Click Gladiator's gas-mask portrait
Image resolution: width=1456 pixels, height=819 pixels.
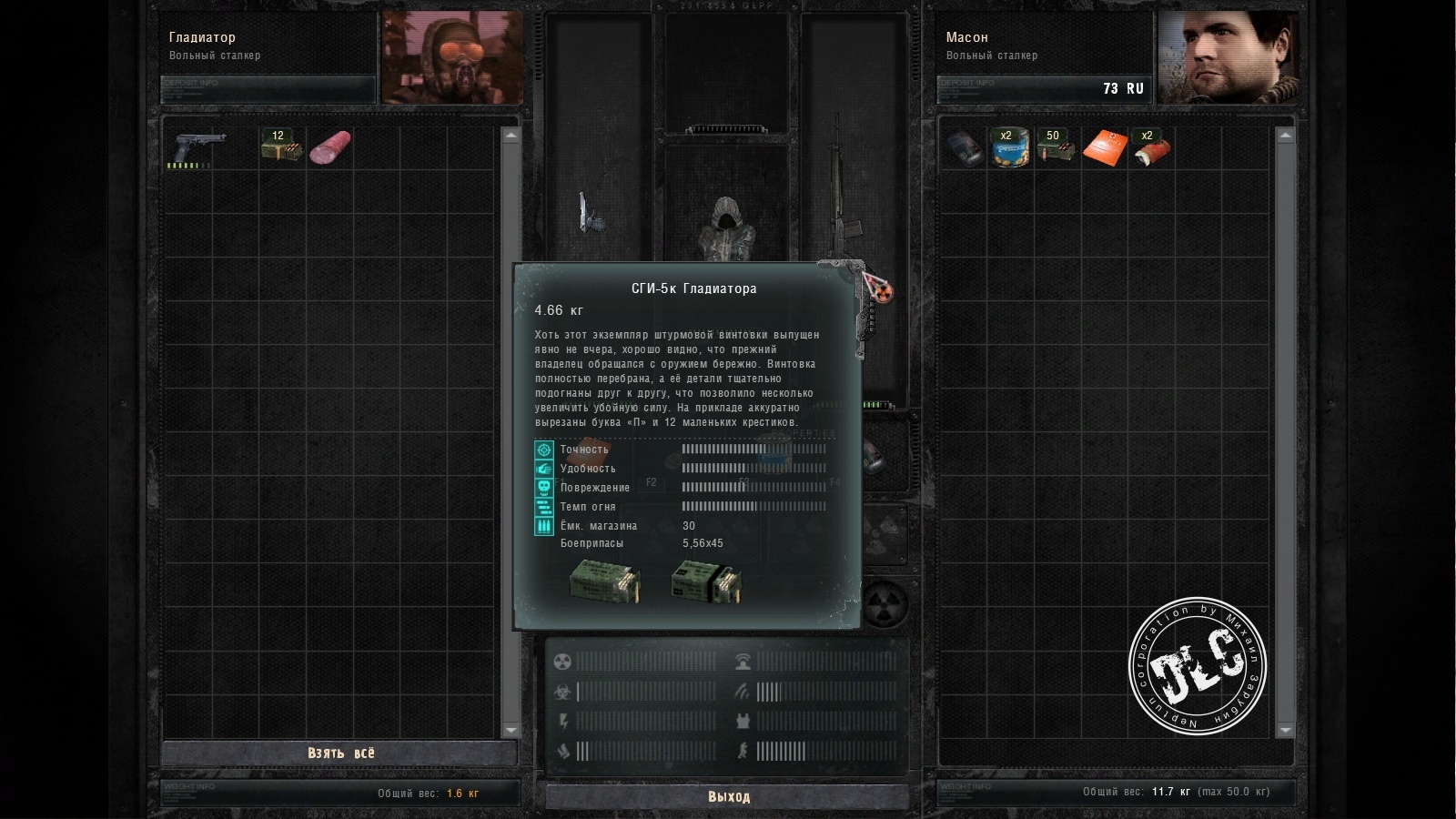pyautogui.click(x=452, y=58)
